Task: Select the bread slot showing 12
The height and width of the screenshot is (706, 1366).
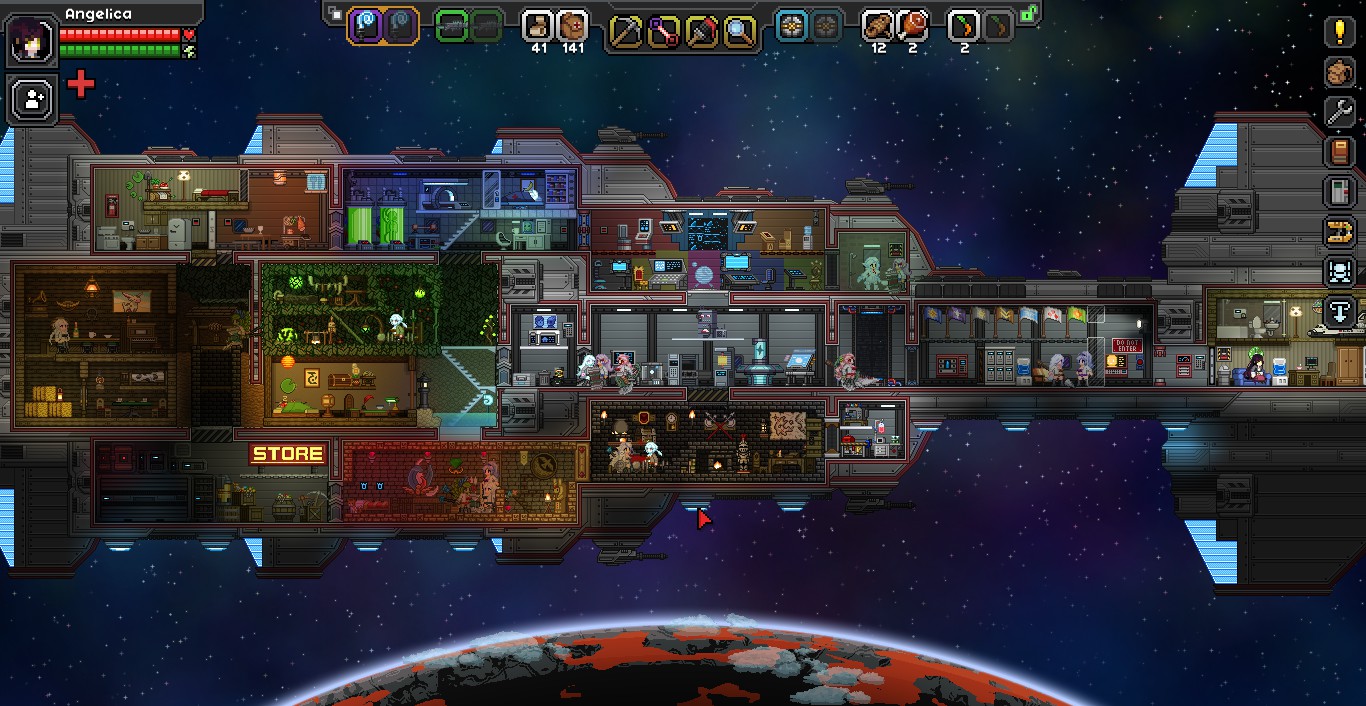Action: pos(878,26)
